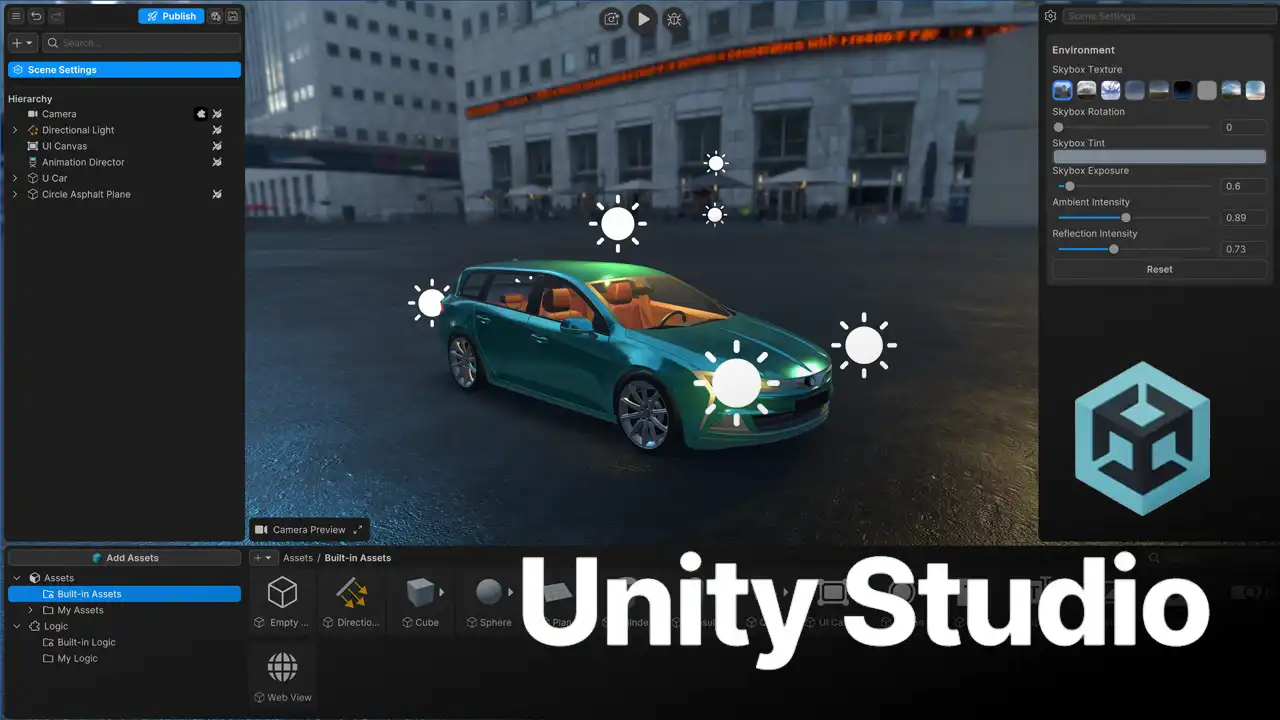This screenshot has width=1280, height=720.
Task: Start play mode with the play button
Action: pos(643,18)
